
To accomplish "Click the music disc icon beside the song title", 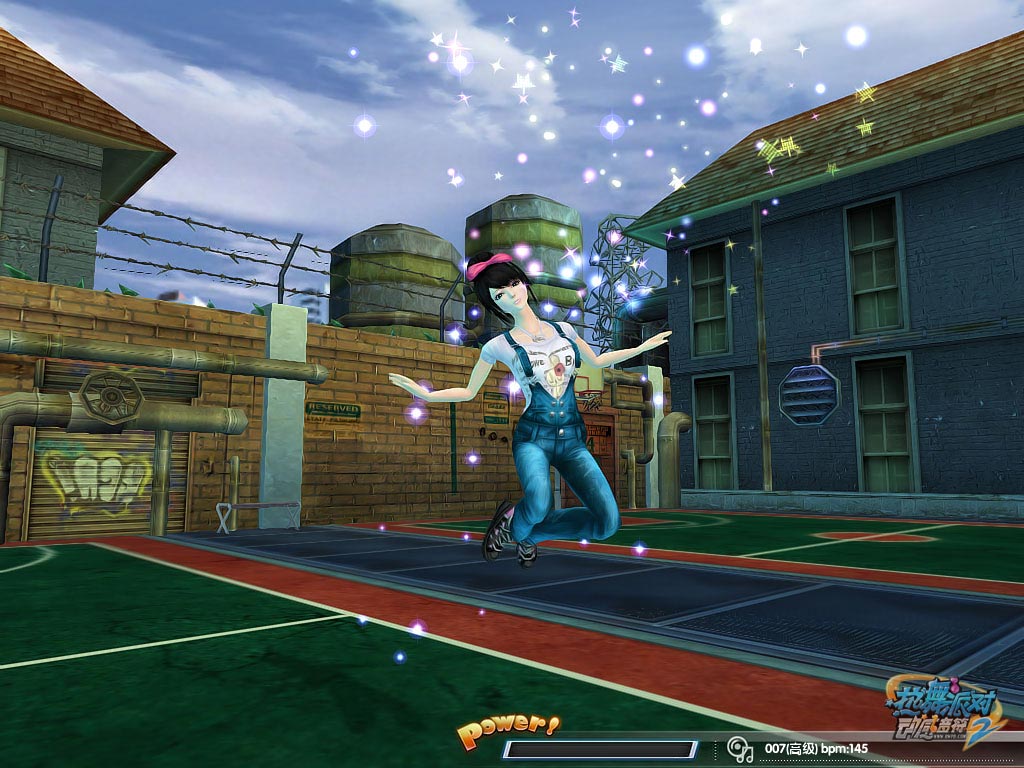I will 738,748.
